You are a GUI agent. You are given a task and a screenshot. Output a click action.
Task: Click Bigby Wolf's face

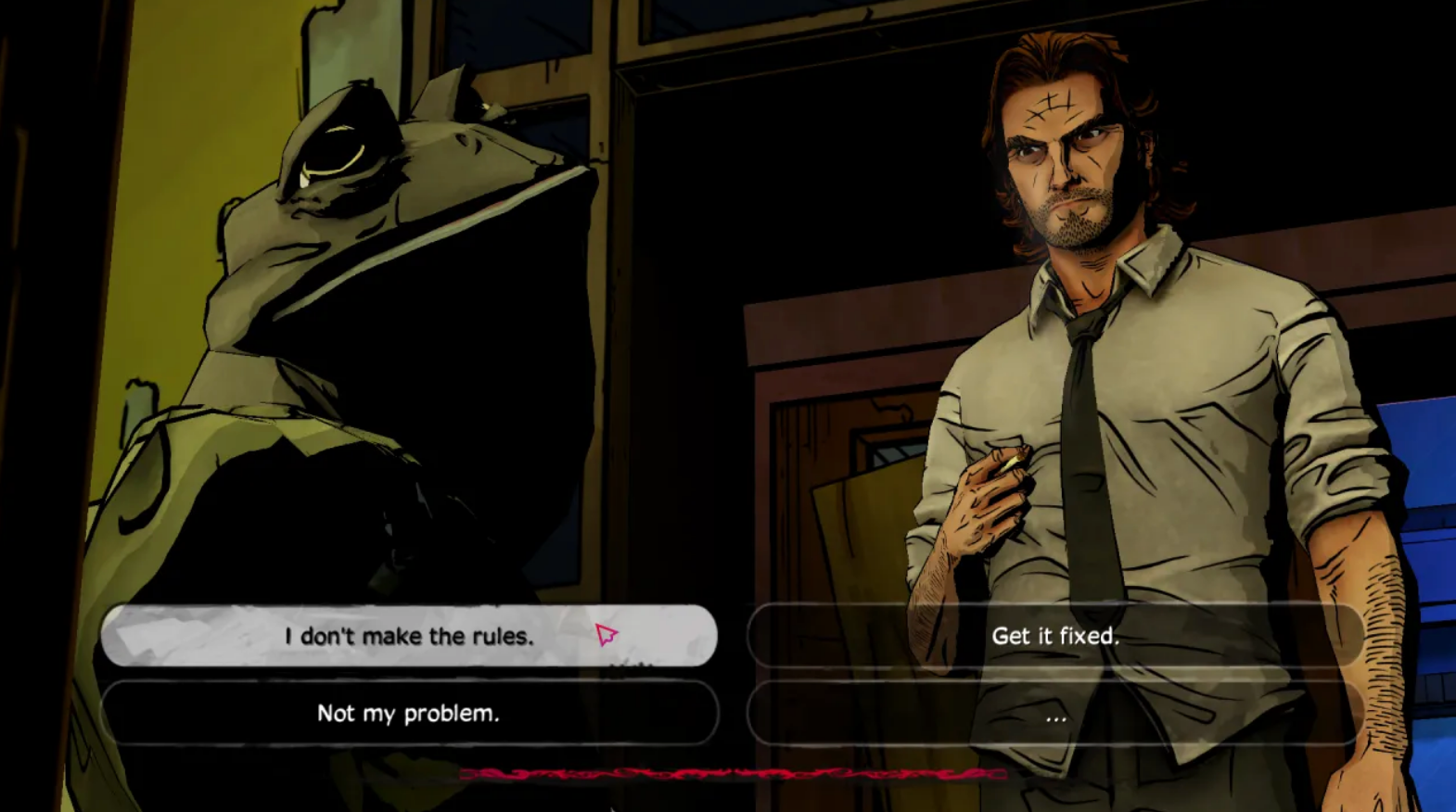1066,167
